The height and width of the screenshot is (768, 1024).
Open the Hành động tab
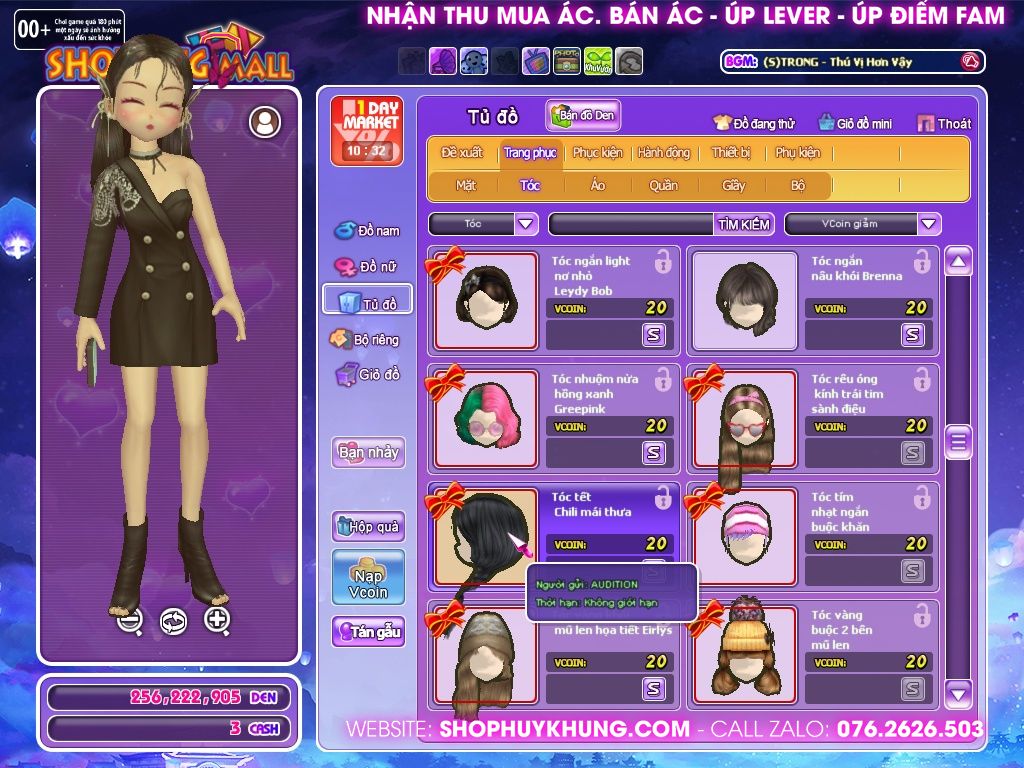tap(664, 153)
